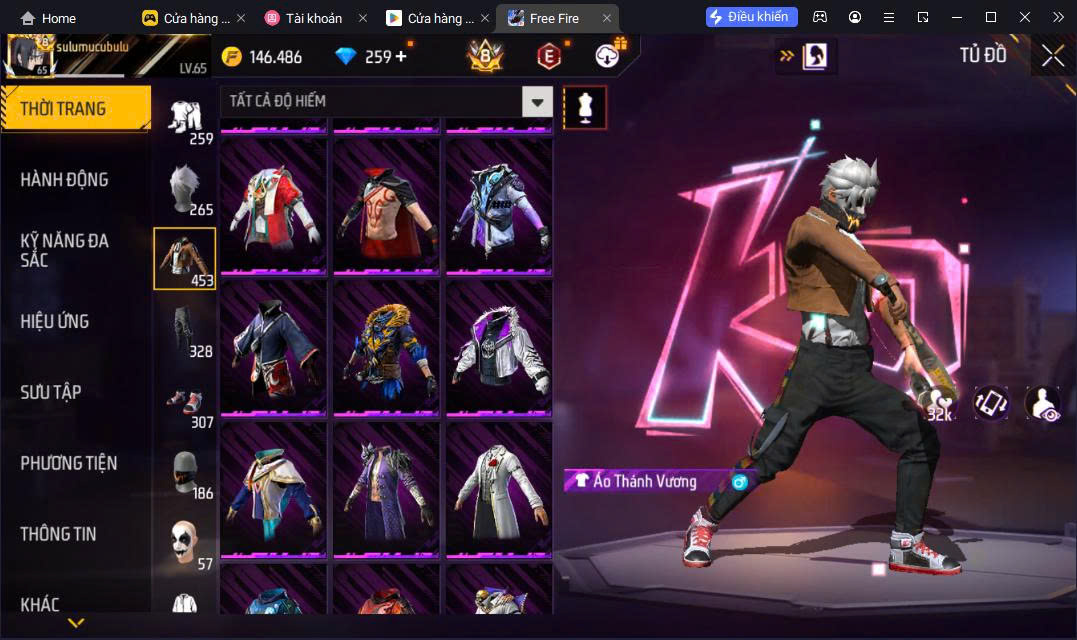
Task: Go to the Sưu Tập tab
Action: click(51, 392)
